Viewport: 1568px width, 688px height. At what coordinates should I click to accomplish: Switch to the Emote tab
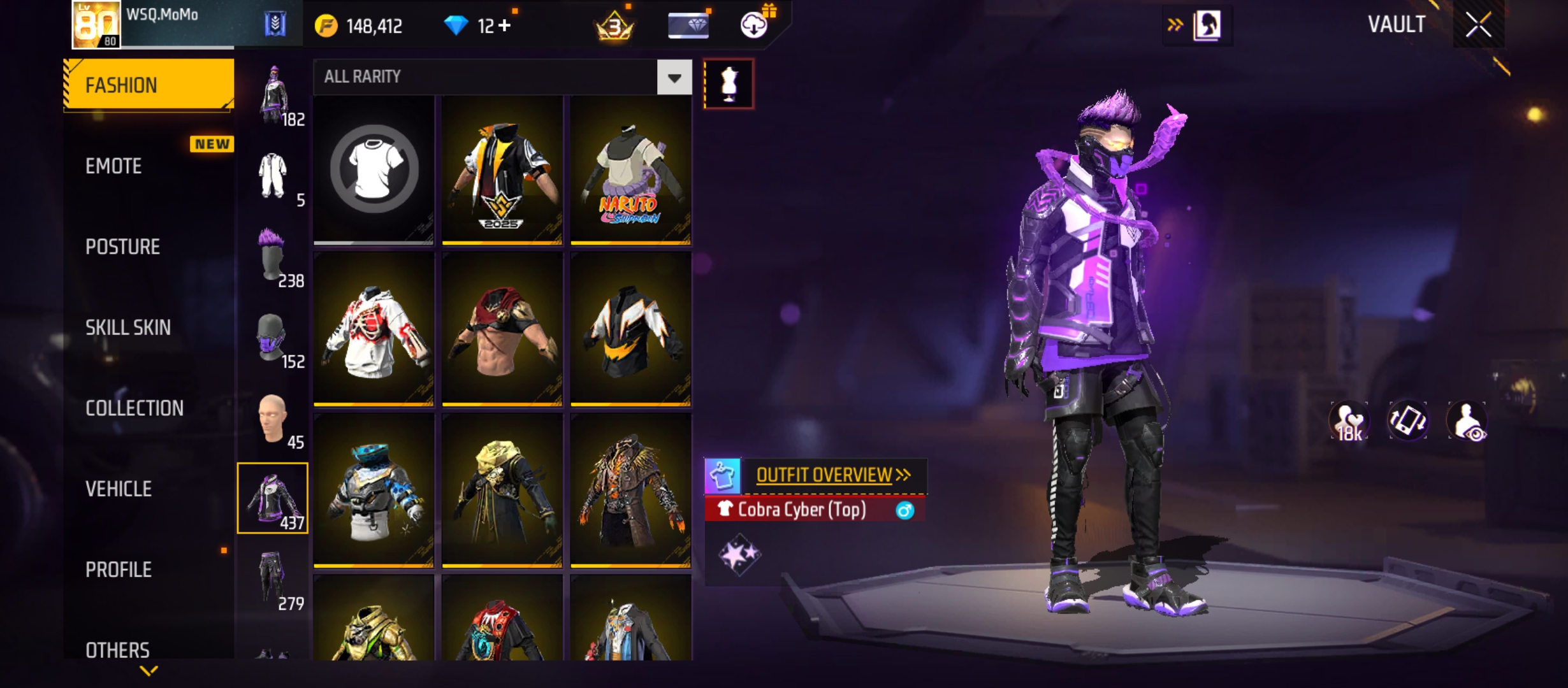(x=114, y=166)
